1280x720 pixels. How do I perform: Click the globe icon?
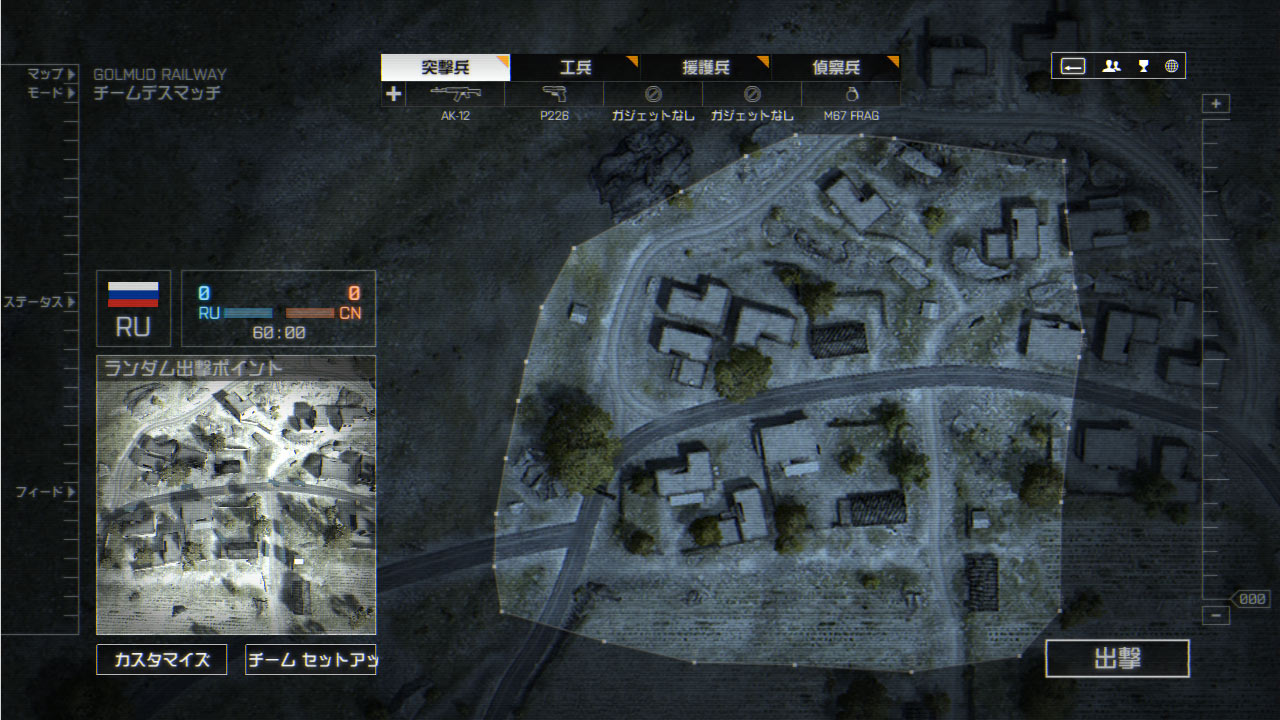pos(1171,67)
